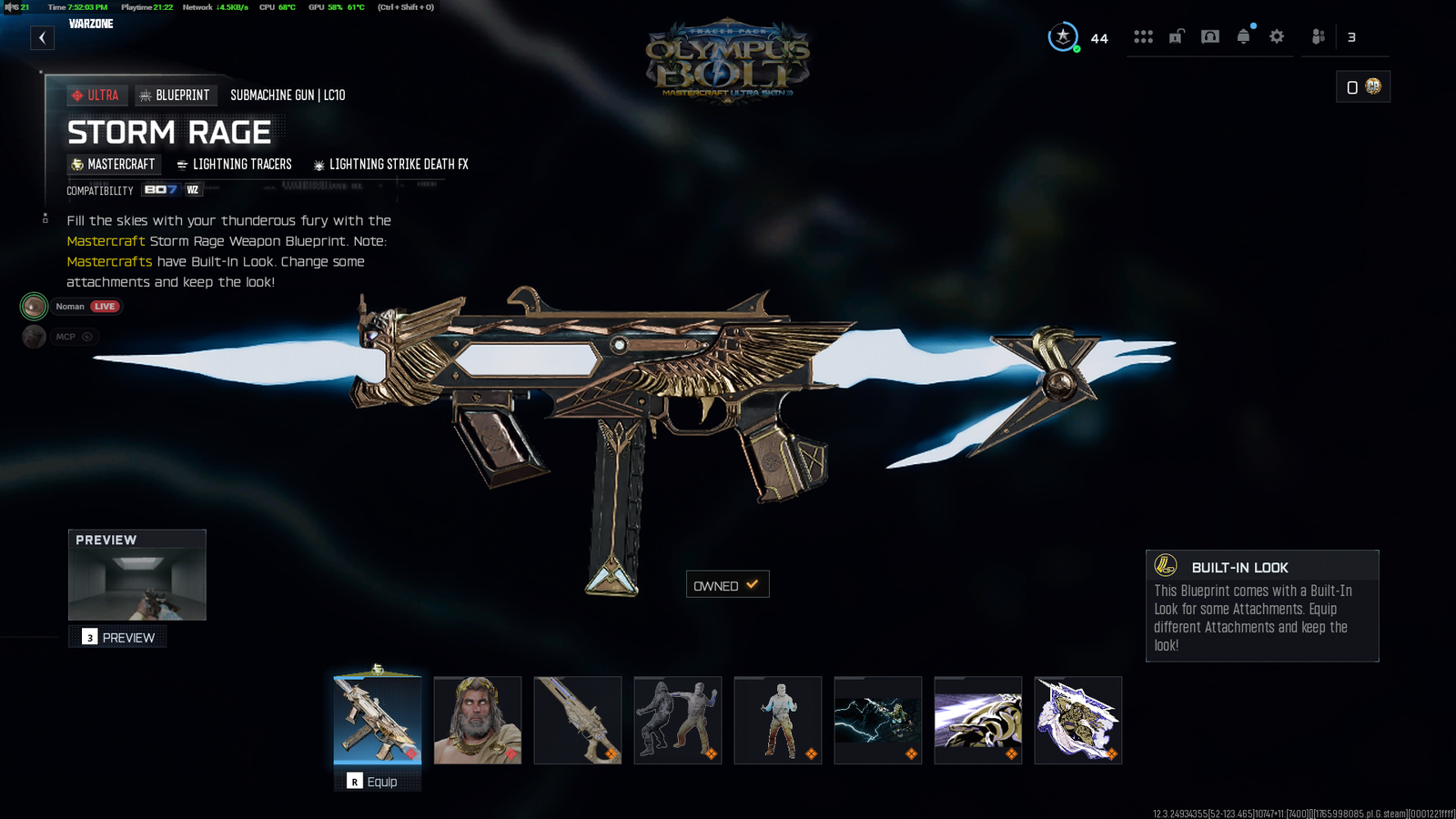Viewport: 1456px width, 819px height.
Task: Open the camera snapshot icon
Action: coord(1209,36)
